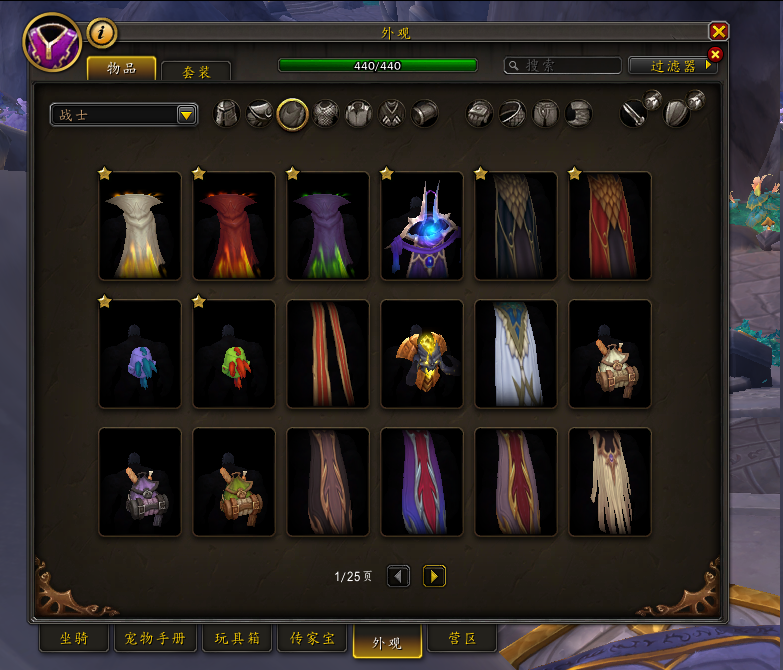This screenshot has width=783, height=670.
Task: Switch to the 套装 sets tab
Action: point(195,71)
